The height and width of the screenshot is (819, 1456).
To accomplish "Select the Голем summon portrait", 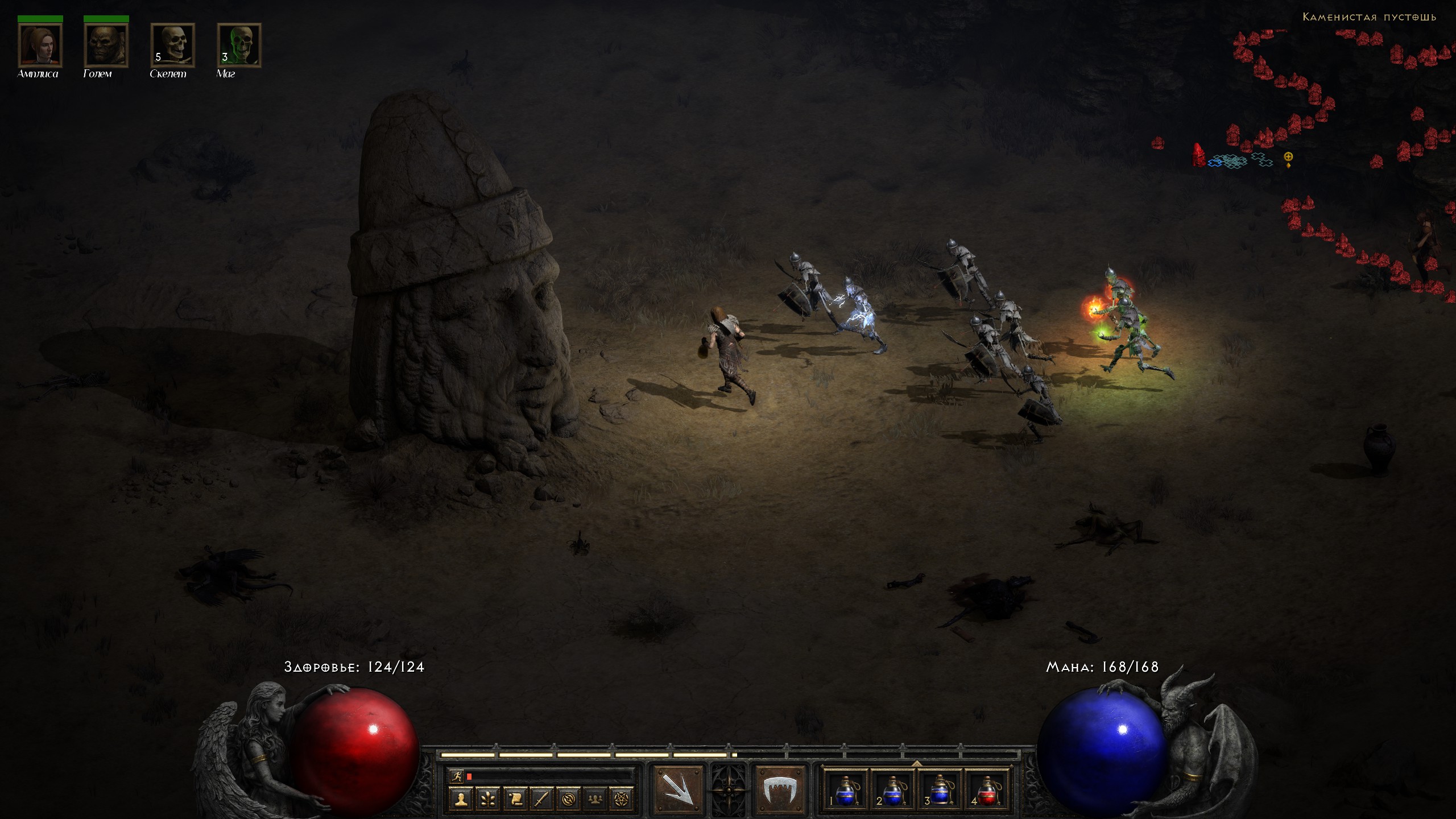I will (x=106, y=45).
